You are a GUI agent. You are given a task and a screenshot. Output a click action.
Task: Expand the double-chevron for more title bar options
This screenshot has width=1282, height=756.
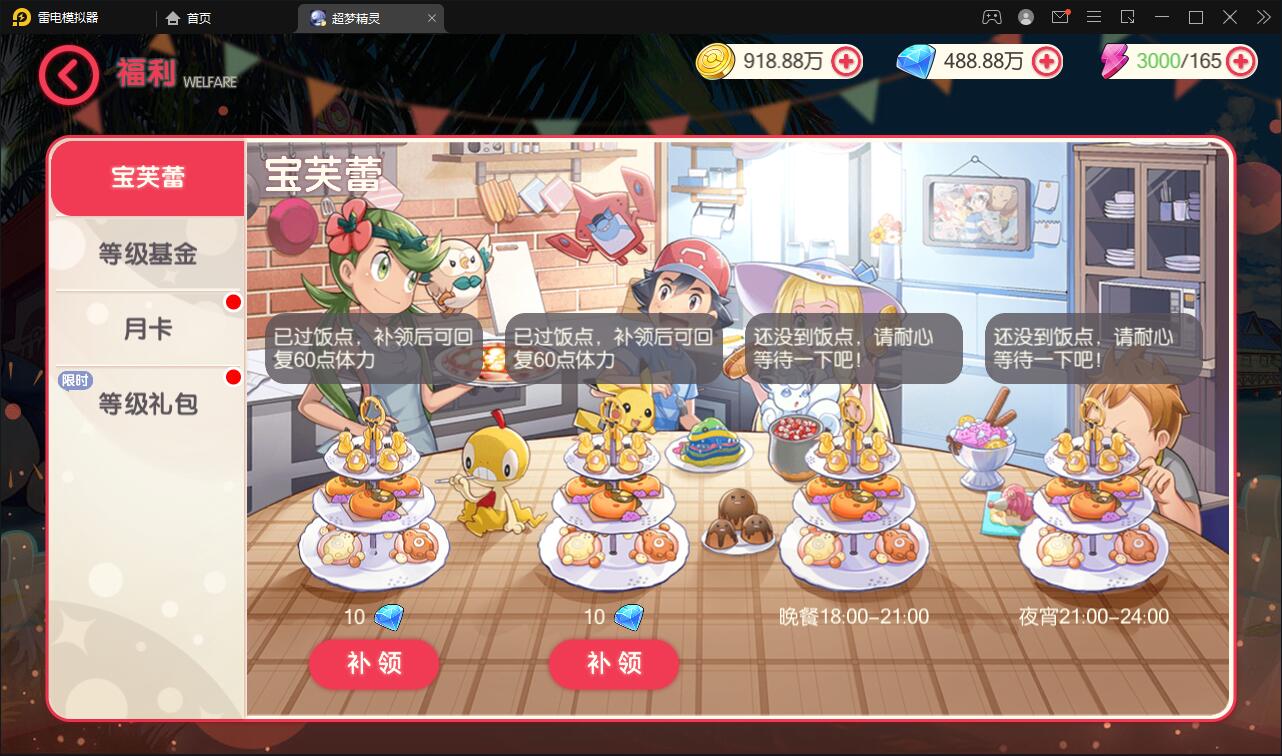pos(1263,17)
